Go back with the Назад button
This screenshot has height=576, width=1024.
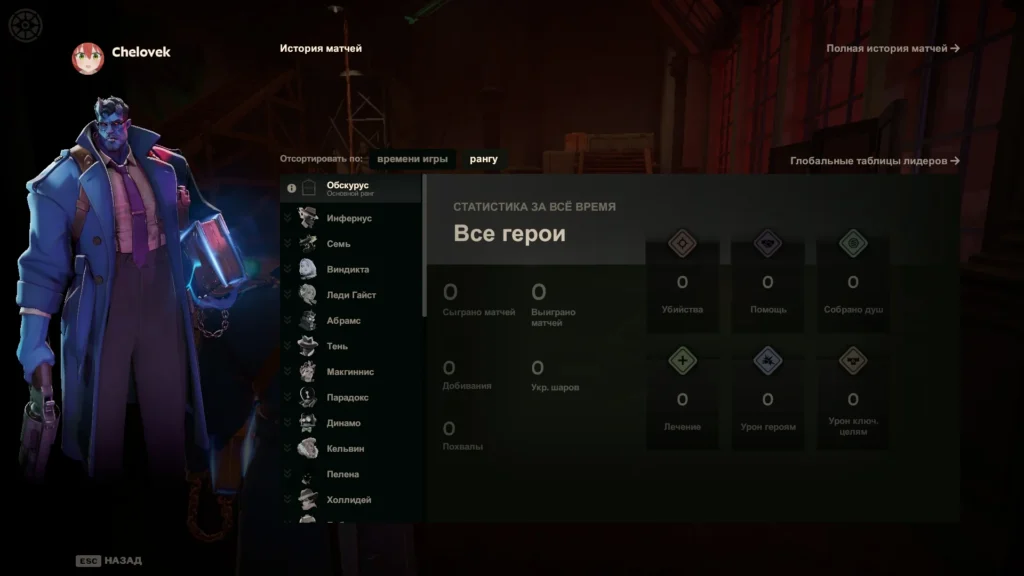pyautogui.click(x=110, y=561)
